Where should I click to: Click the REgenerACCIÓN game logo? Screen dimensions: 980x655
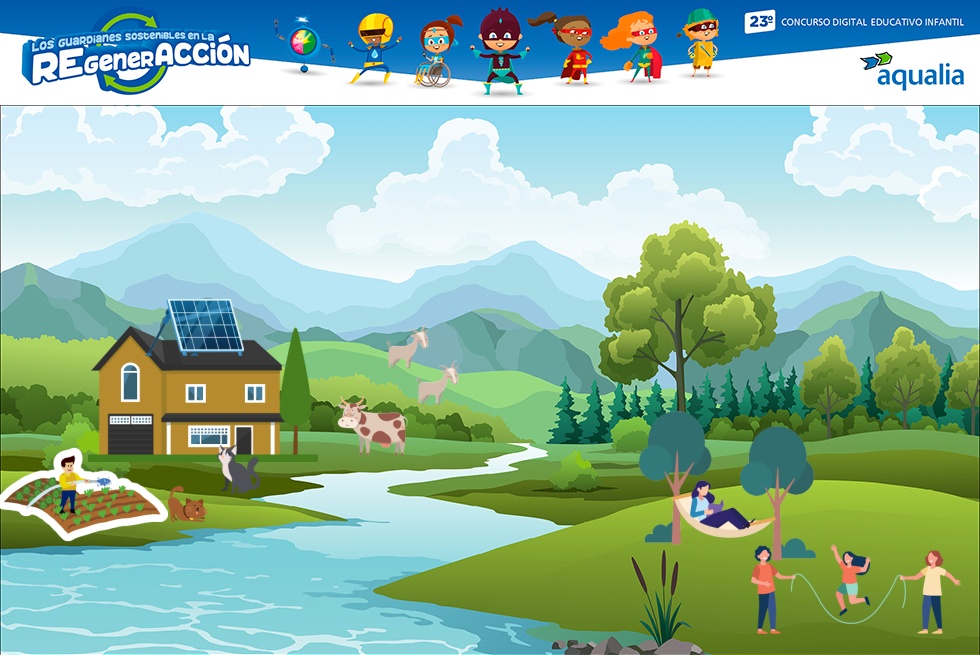(135, 56)
